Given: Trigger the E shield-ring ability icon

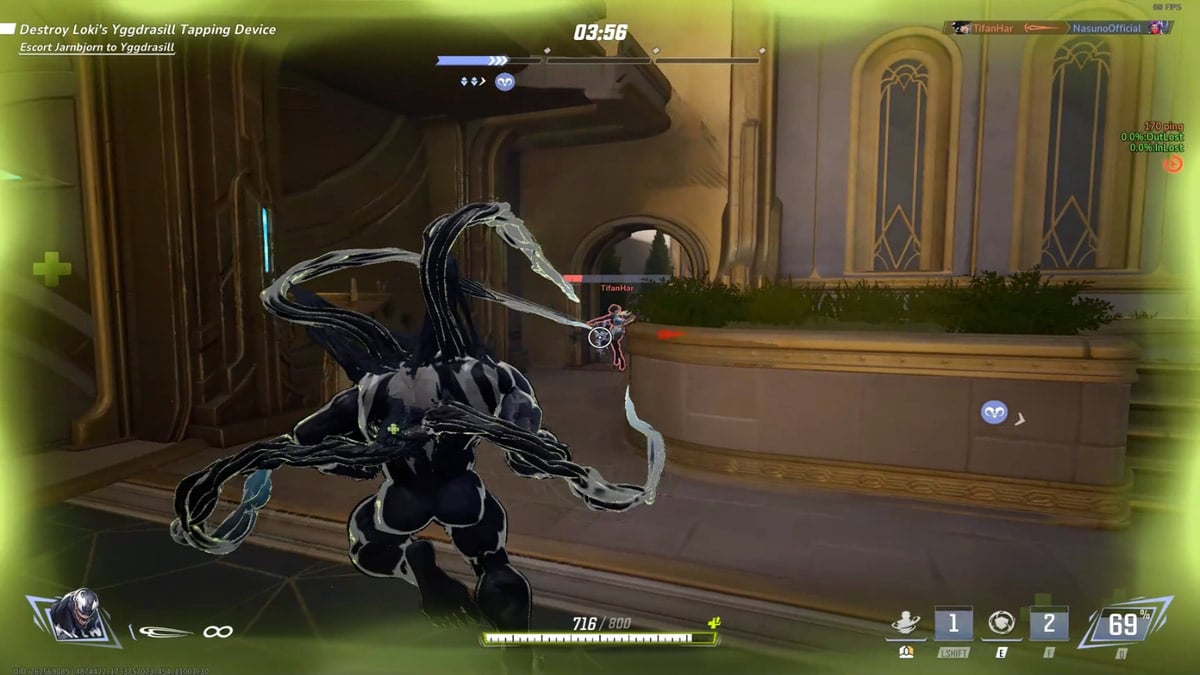Looking at the screenshot, I should point(1001,625).
